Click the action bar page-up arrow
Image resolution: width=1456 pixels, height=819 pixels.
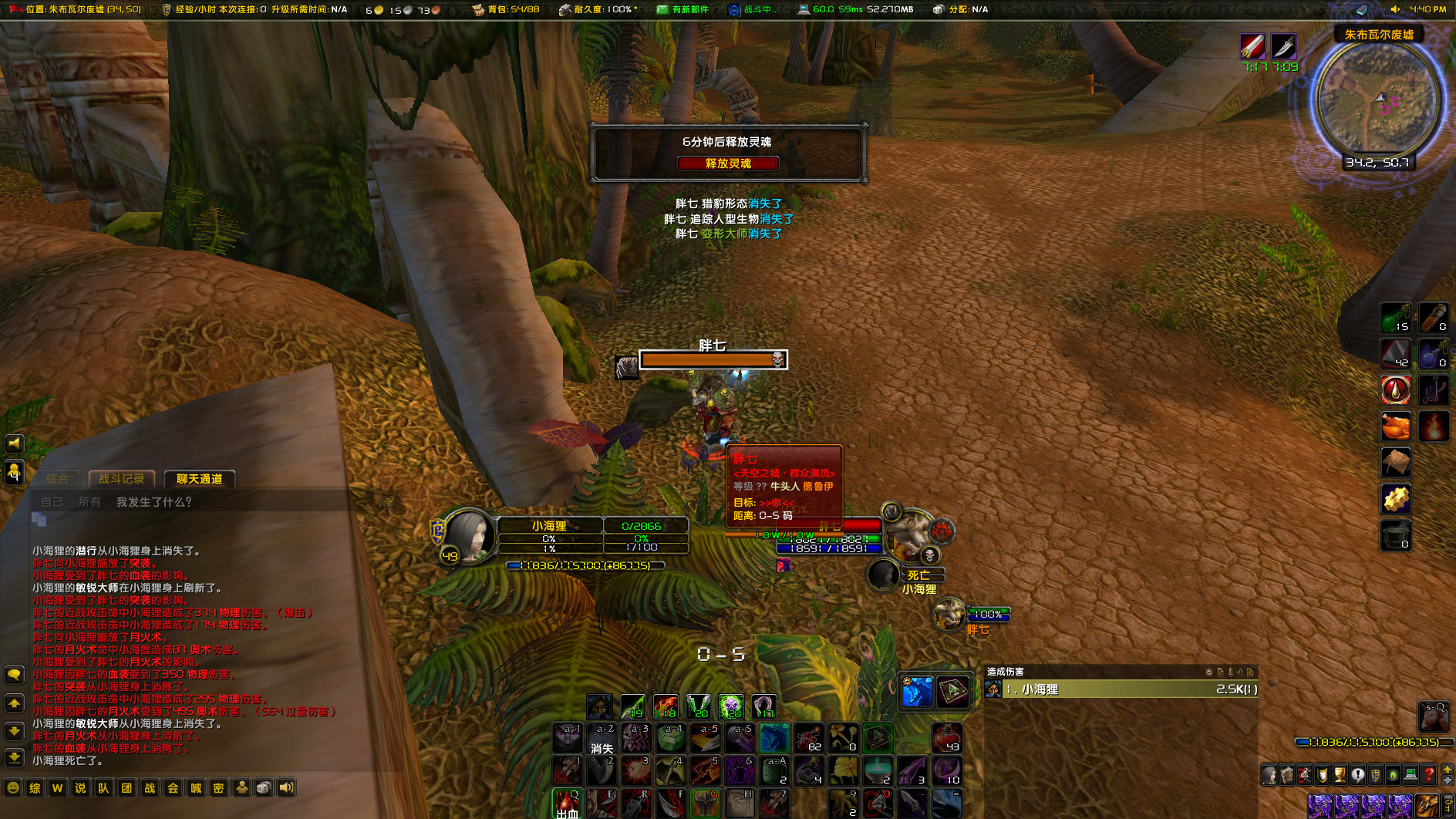(x=1447, y=770)
